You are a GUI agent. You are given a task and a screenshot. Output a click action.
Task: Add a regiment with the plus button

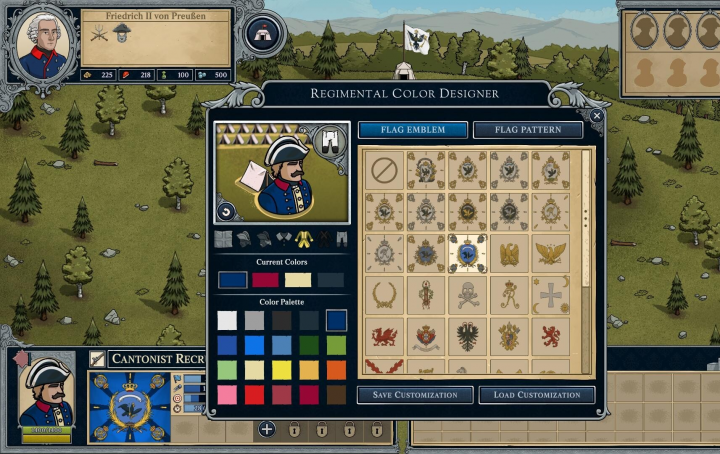coord(267,430)
